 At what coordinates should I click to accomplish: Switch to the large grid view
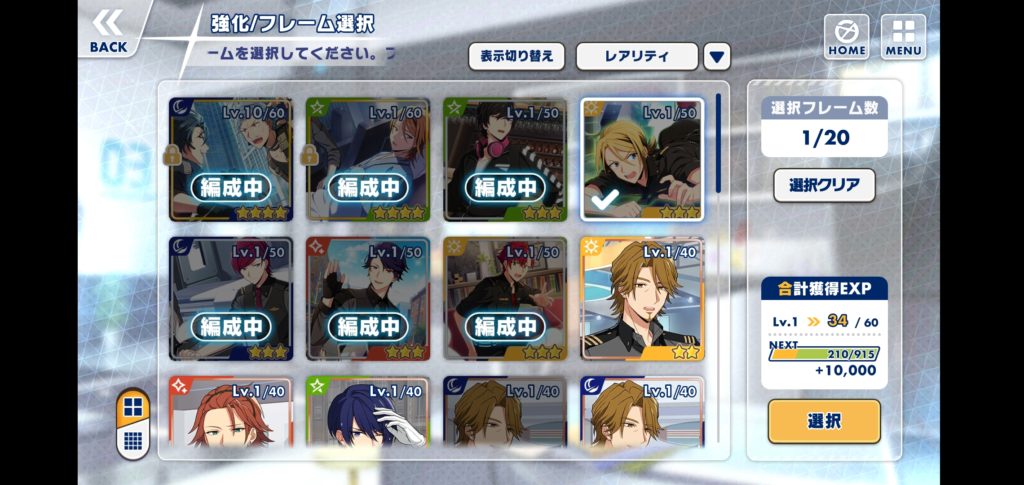click(x=133, y=408)
